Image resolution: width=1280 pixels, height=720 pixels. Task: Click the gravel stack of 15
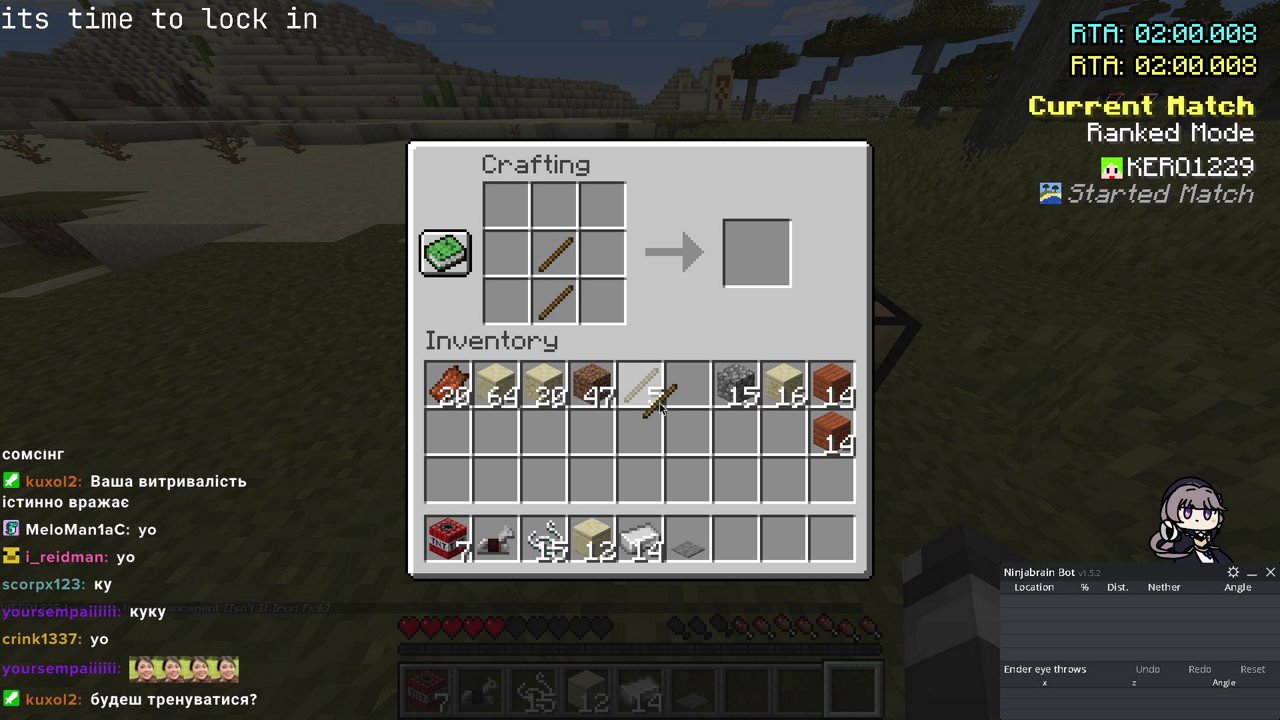[x=735, y=386]
